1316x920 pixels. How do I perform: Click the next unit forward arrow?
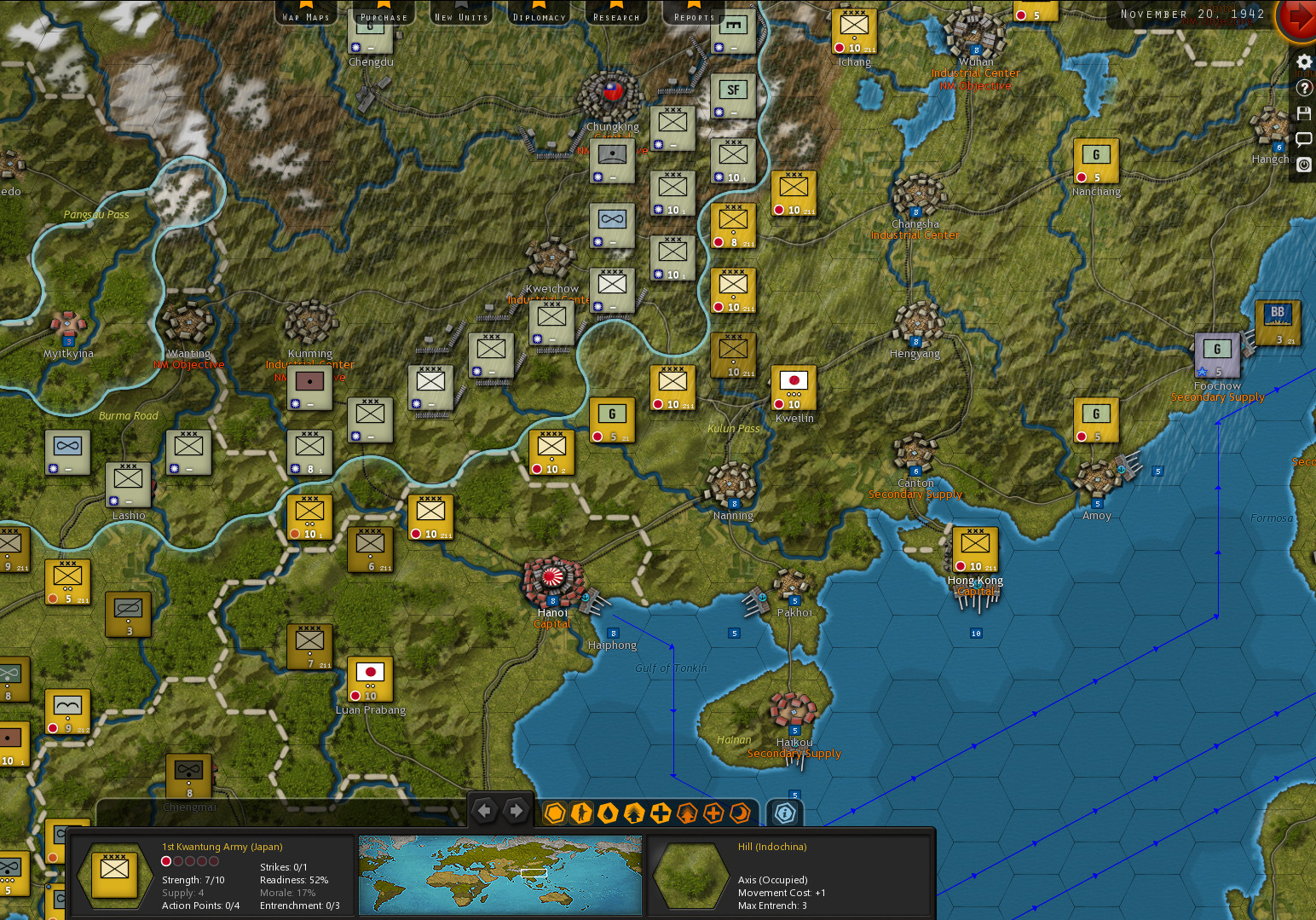(x=516, y=809)
